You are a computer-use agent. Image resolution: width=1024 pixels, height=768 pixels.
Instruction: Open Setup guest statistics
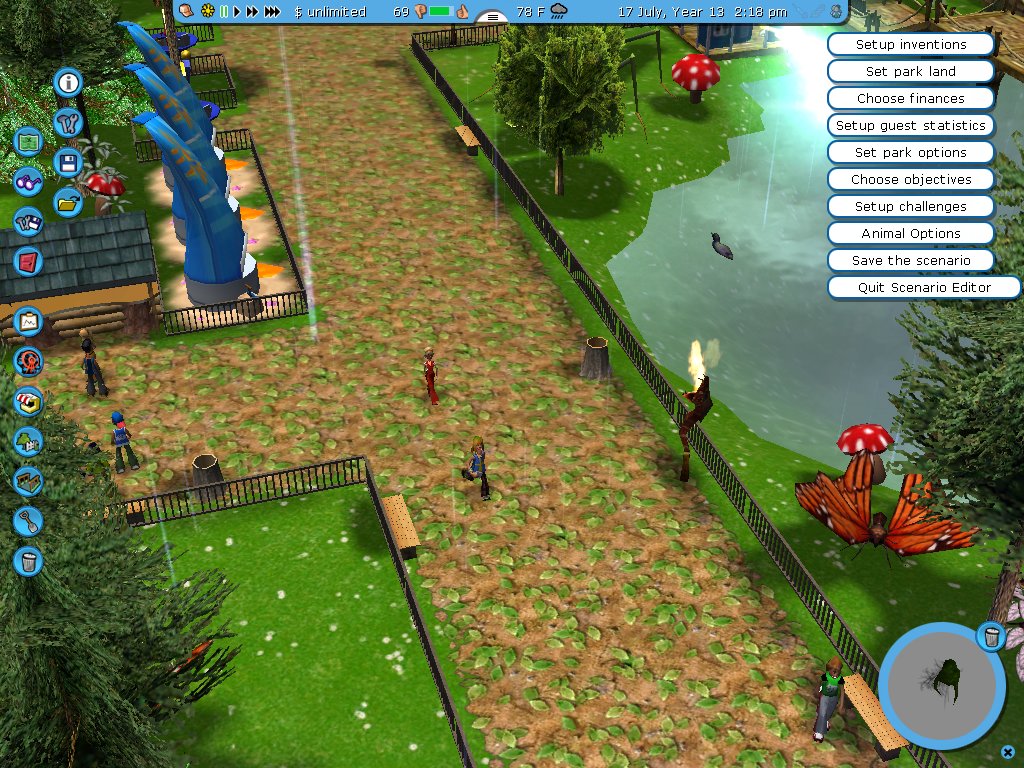911,126
